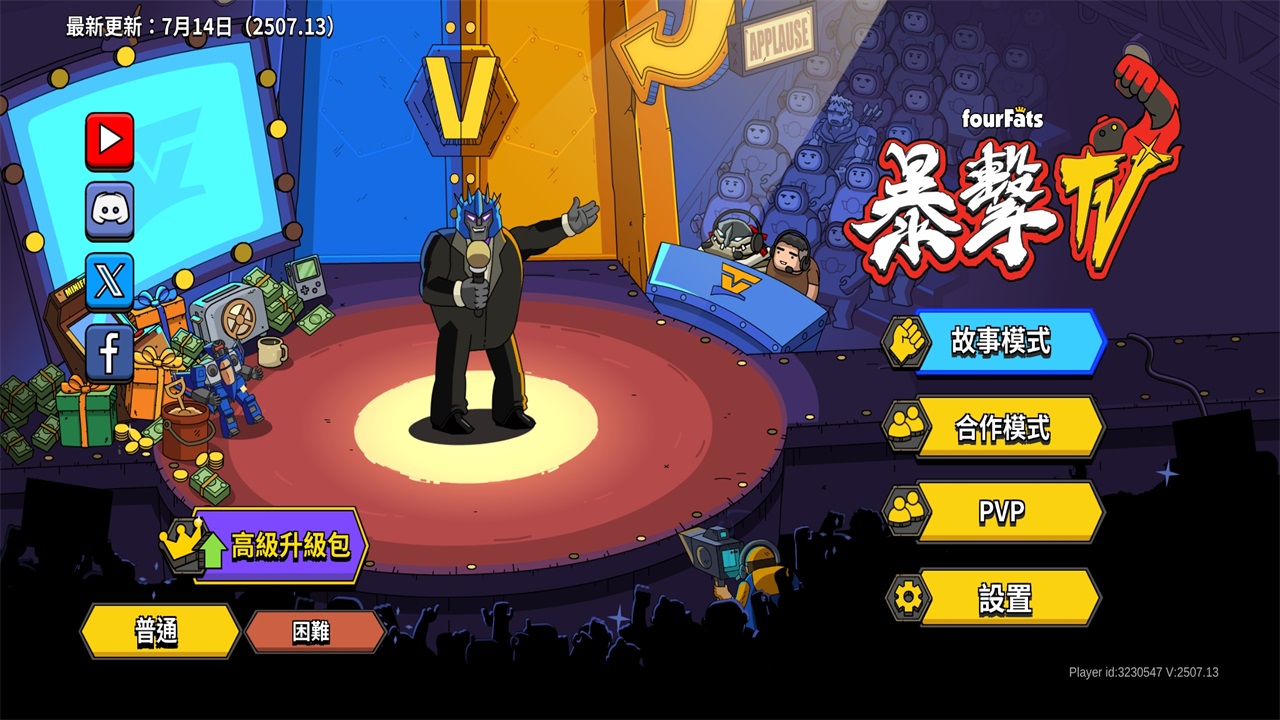Open the 高級升級包 premium upgrade pack
Image resolution: width=1280 pixels, height=720 pixels.
pyautogui.click(x=278, y=546)
